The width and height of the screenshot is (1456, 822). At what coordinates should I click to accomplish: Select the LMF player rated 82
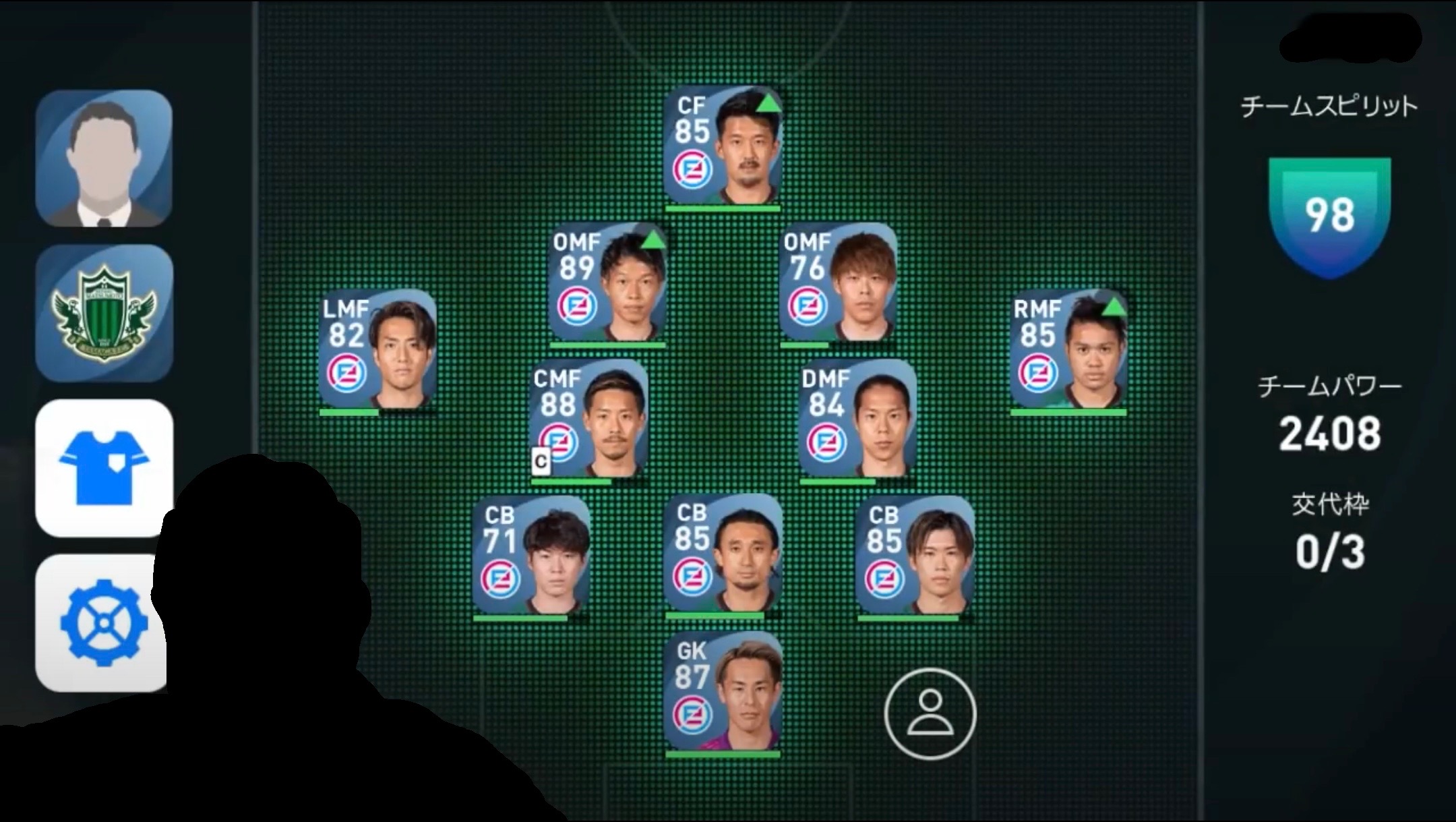[x=377, y=351]
